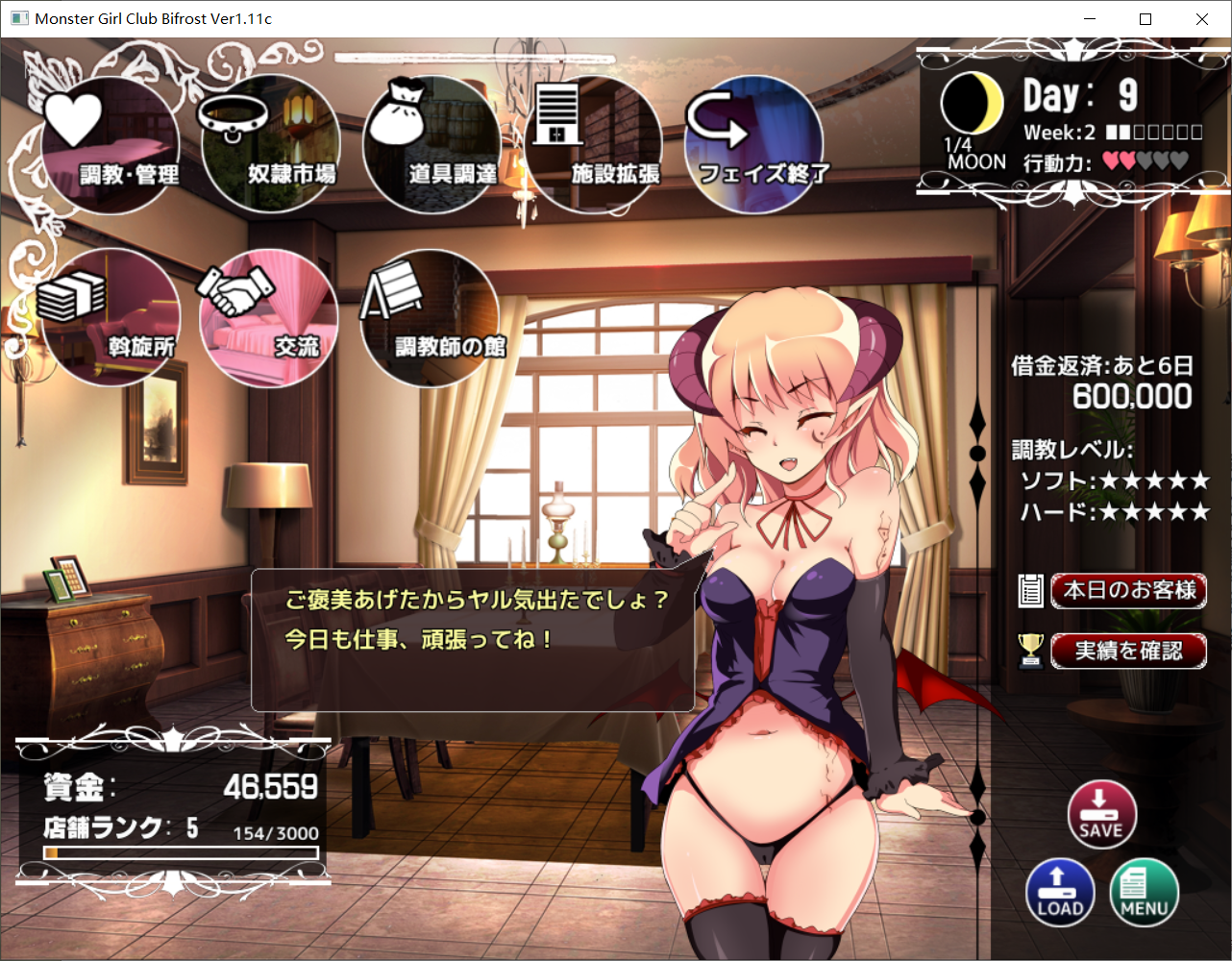The image size is (1232, 961).
Task: Load a save with the LOAD icon
Action: click(x=1060, y=893)
